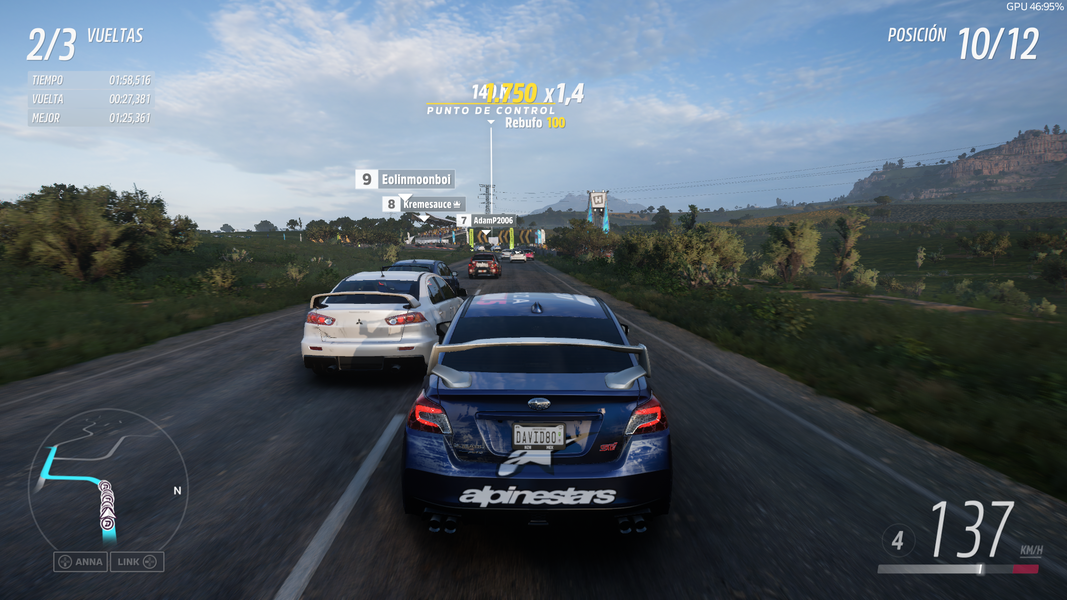Open the ANNA assistant

pyautogui.click(x=80, y=562)
